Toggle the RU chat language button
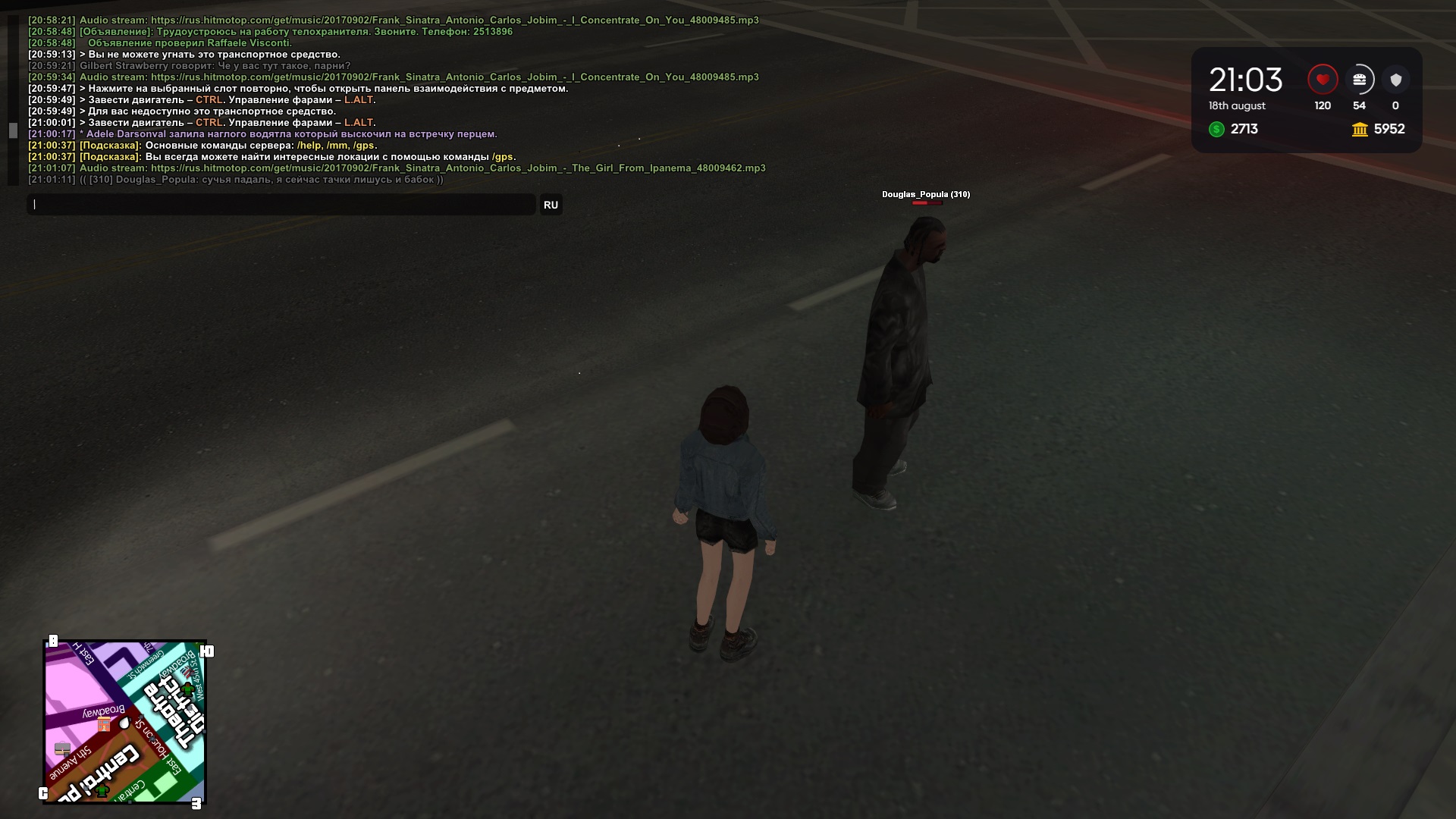Image resolution: width=1456 pixels, height=819 pixels. click(x=551, y=205)
